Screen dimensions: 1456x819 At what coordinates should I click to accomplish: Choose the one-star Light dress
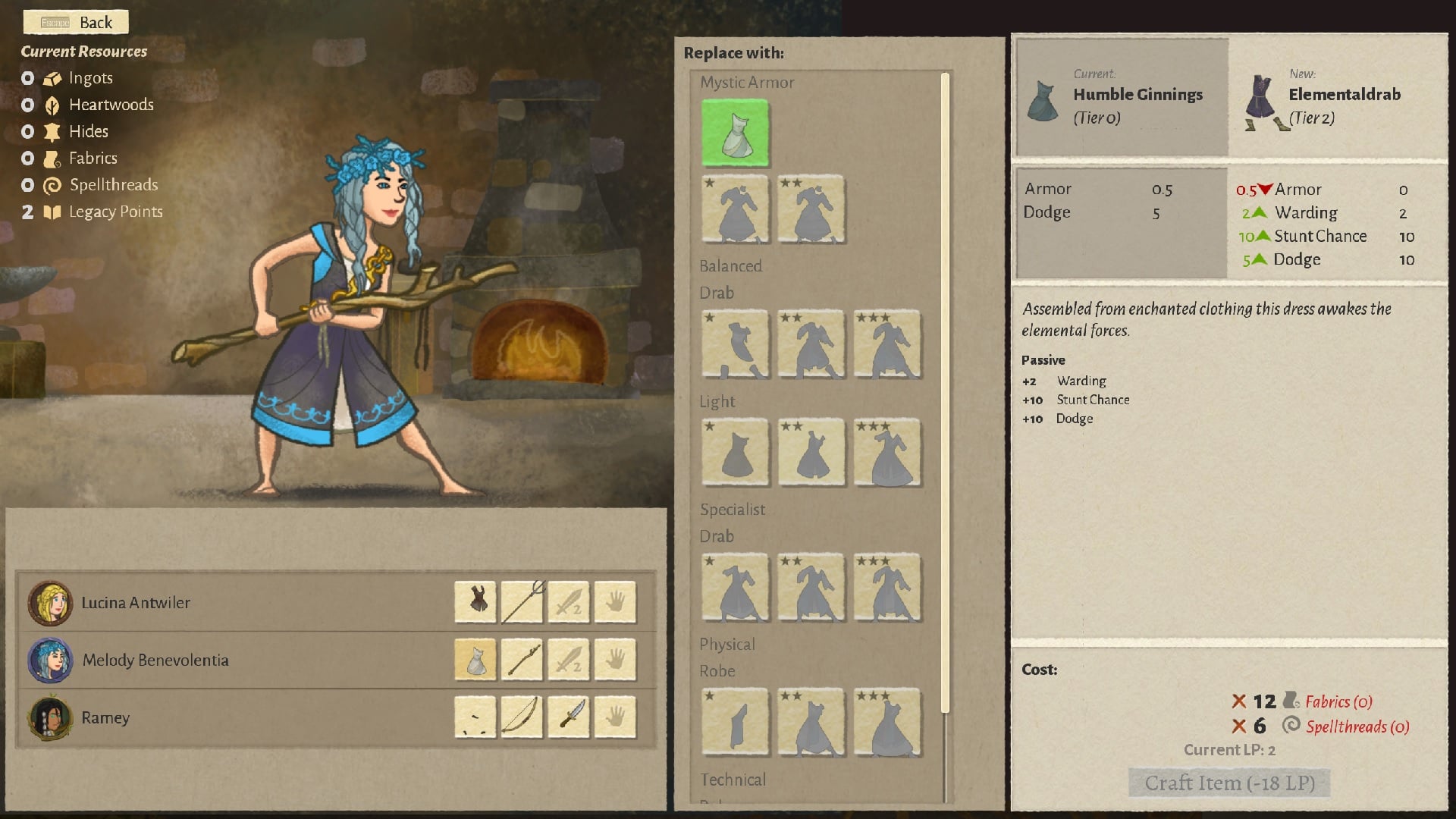[x=735, y=453]
